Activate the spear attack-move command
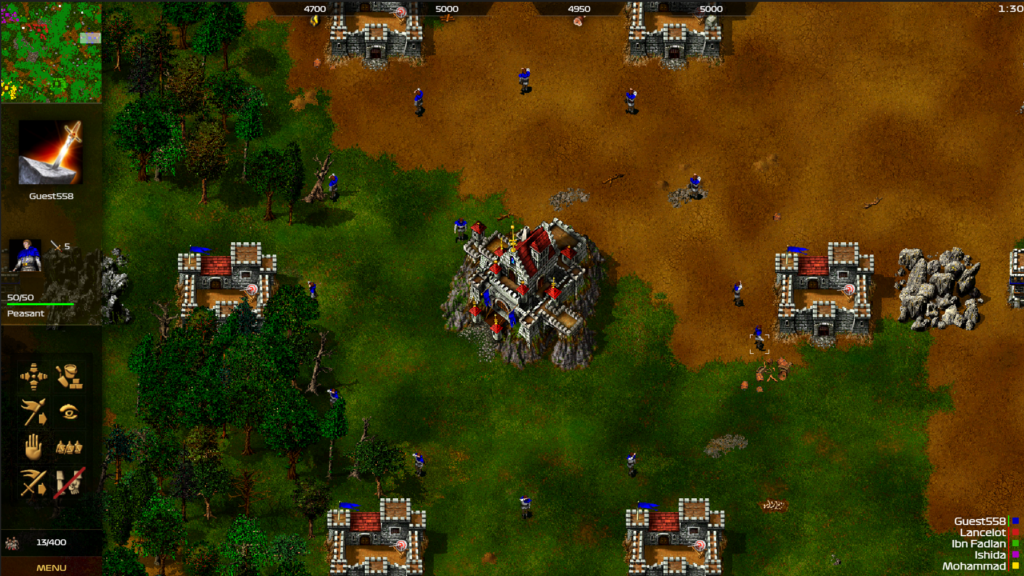 coord(33,412)
